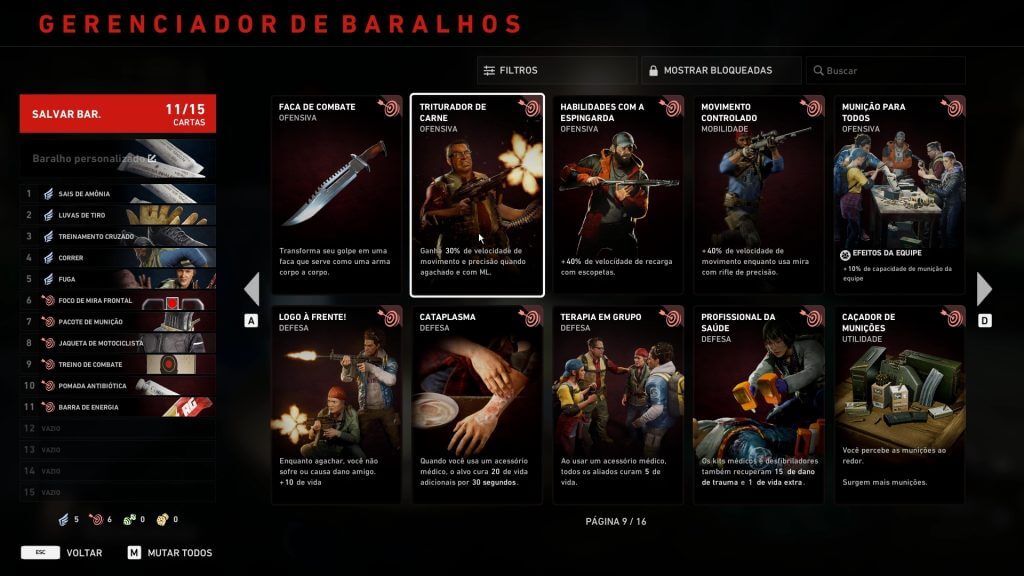Toggle Mostrar Bloqueadas locked cards
The height and width of the screenshot is (576, 1024).
[720, 71]
